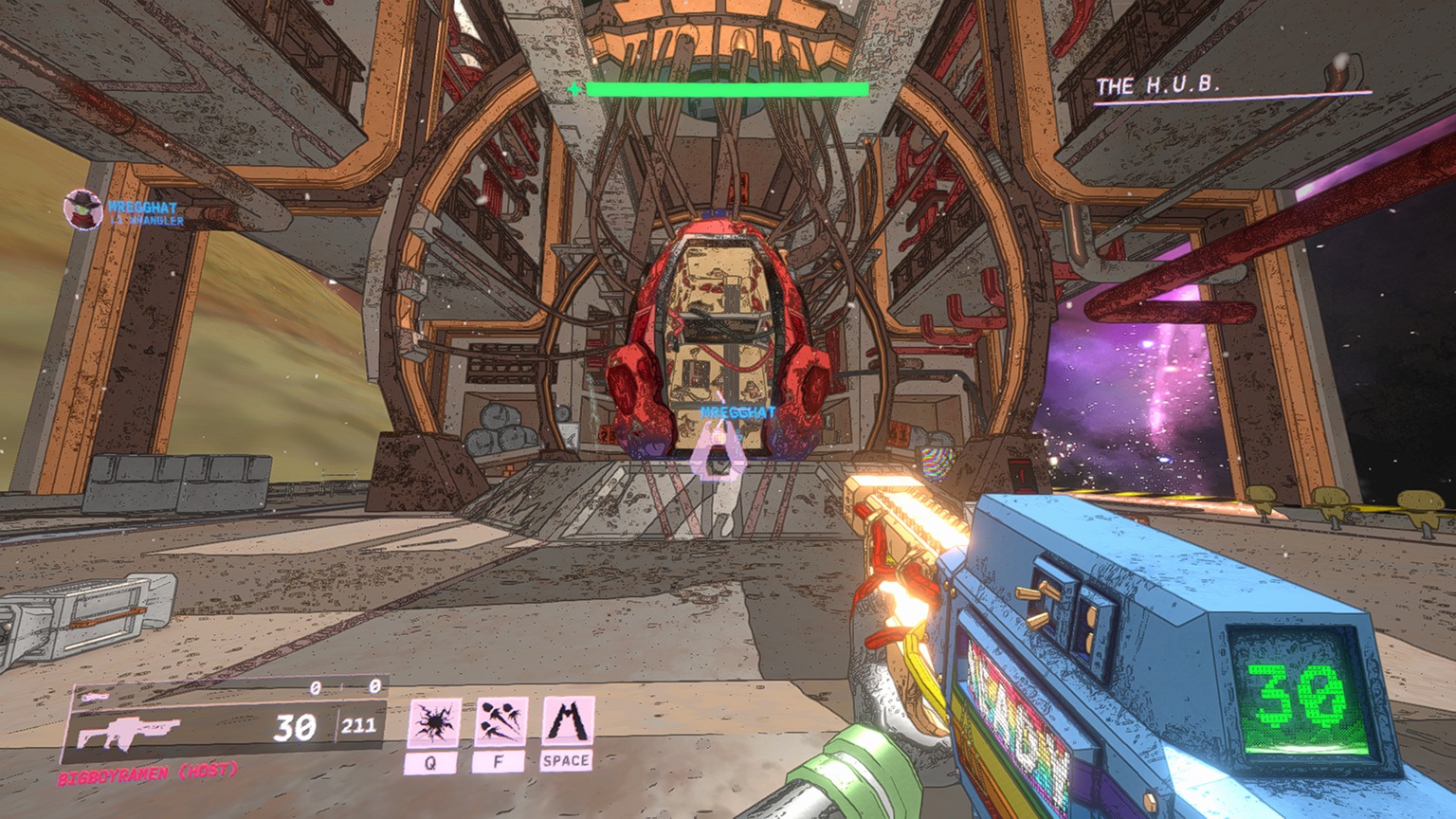Trigger the falling projectiles ability icon

pyautogui.click(x=500, y=723)
